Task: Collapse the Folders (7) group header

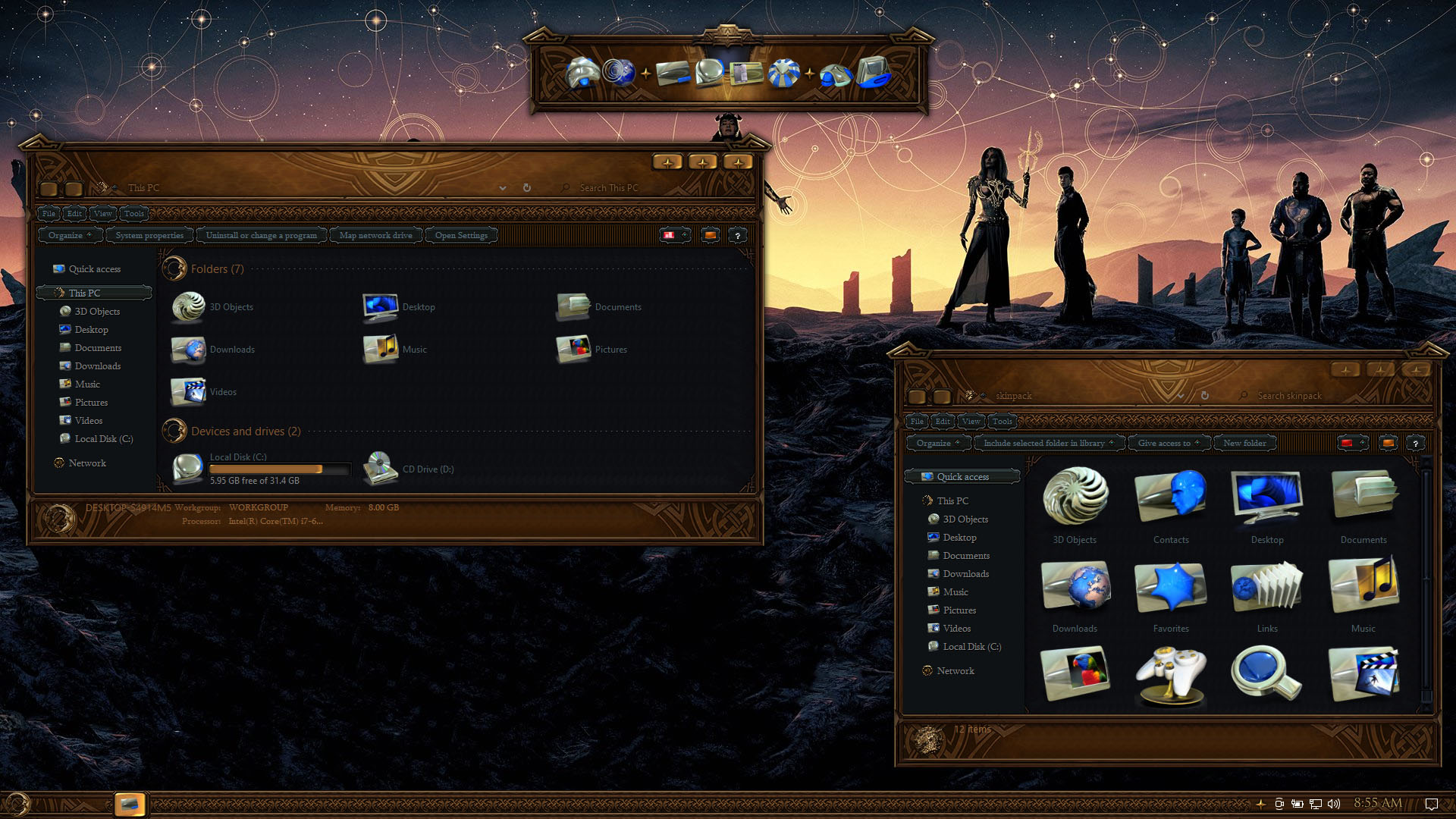Action: point(217,269)
